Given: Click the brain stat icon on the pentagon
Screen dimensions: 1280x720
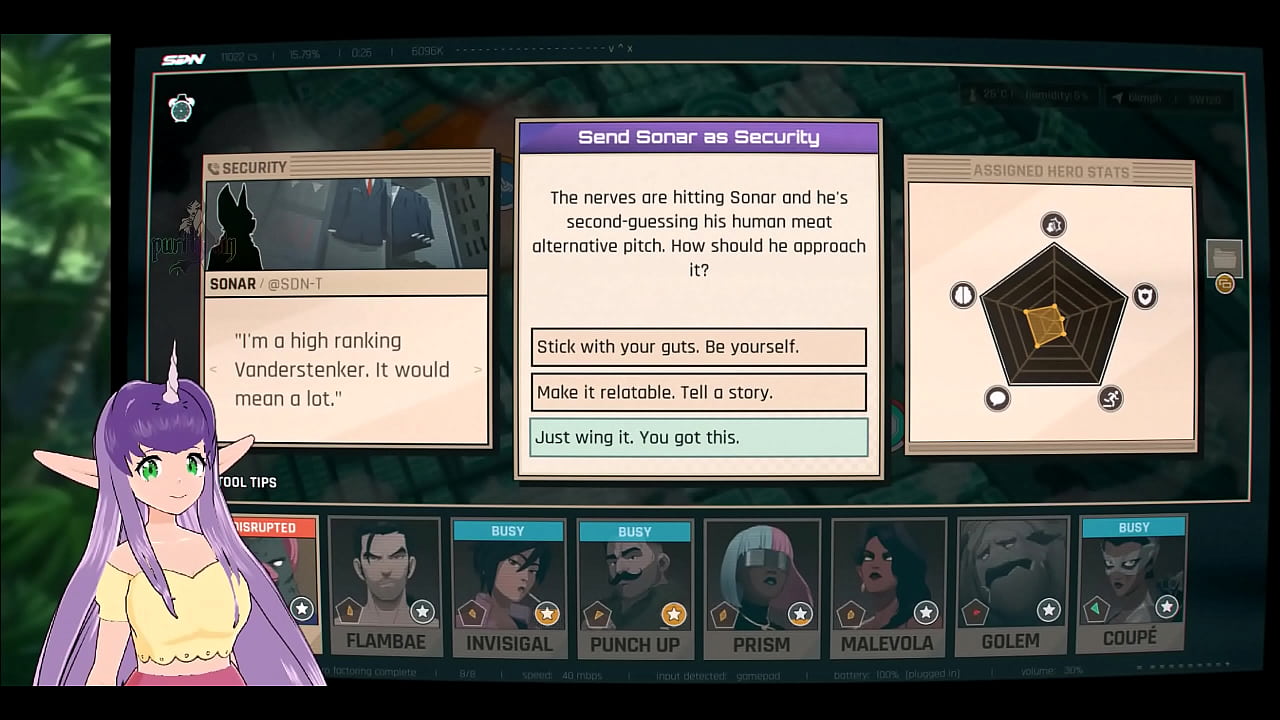Looking at the screenshot, I should [x=962, y=295].
